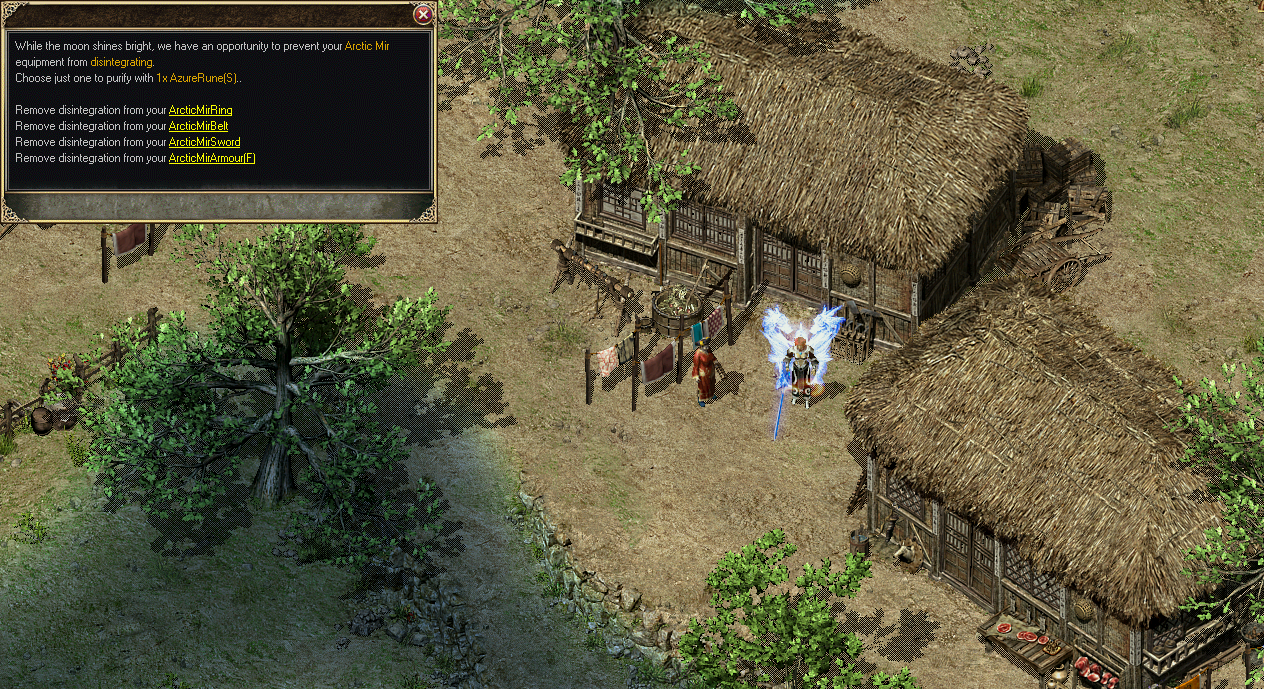Select ArcticMirBelt to remove disintegration
1264x689 pixels.
click(x=198, y=126)
